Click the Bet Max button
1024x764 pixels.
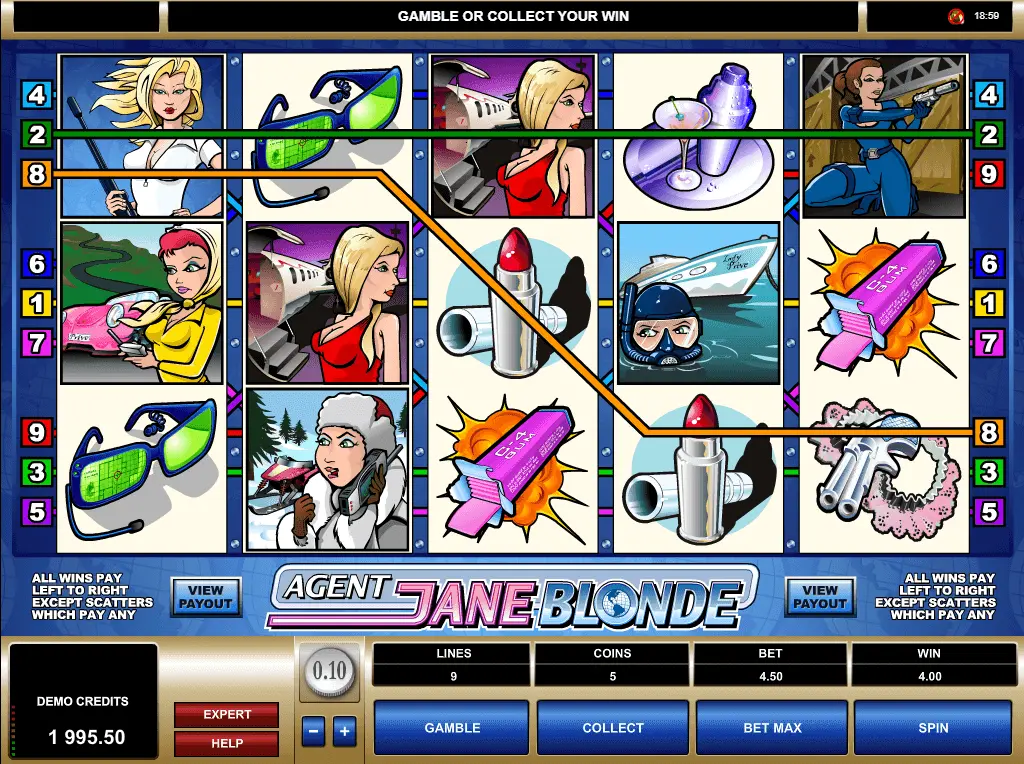(772, 728)
